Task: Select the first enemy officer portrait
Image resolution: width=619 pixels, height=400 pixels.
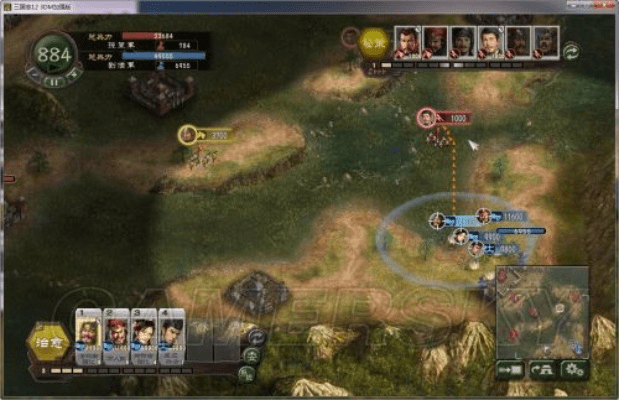Action: (407, 43)
